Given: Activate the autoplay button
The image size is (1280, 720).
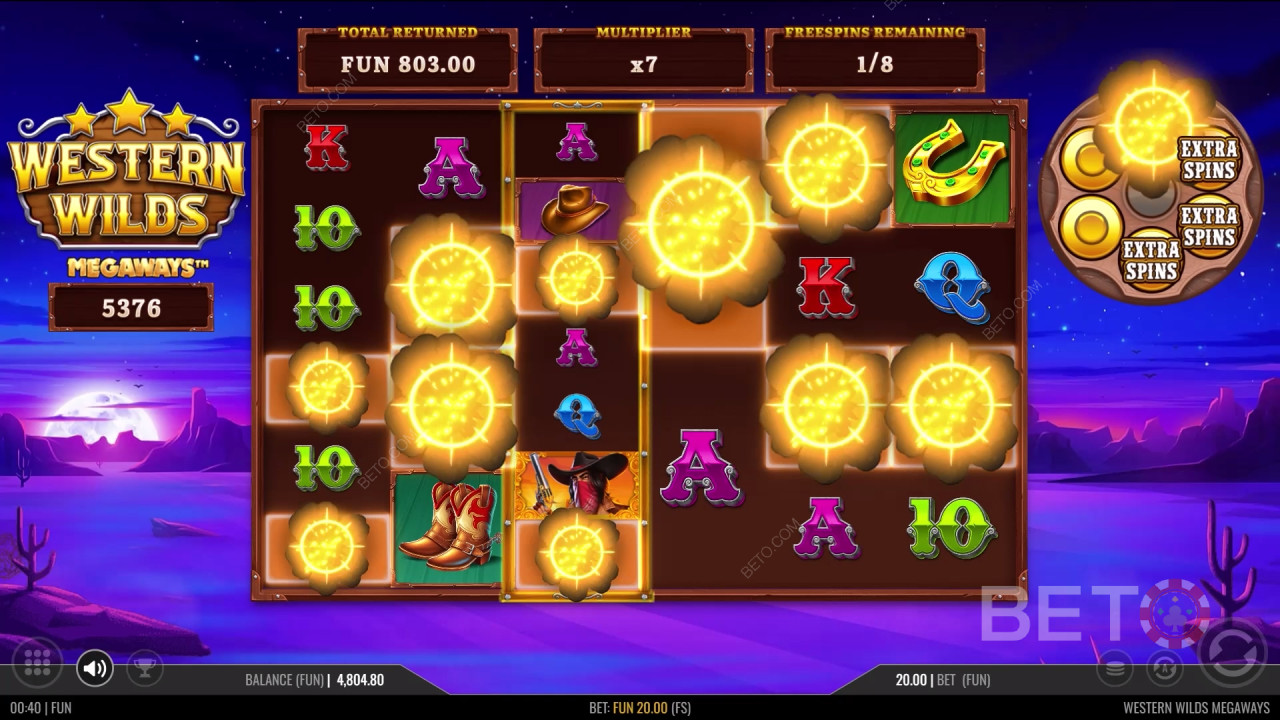Looking at the screenshot, I should point(1164,668).
